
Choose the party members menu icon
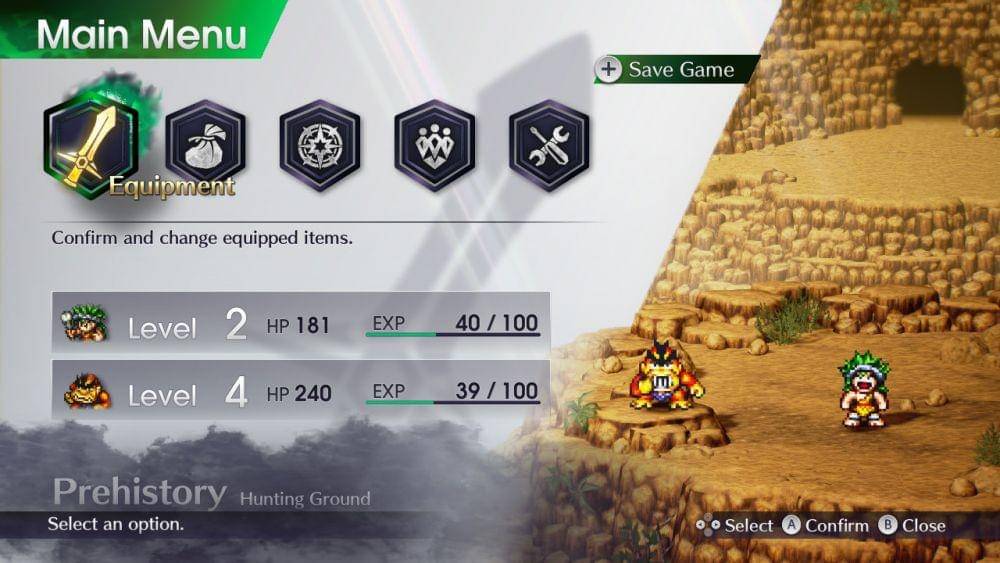point(434,147)
